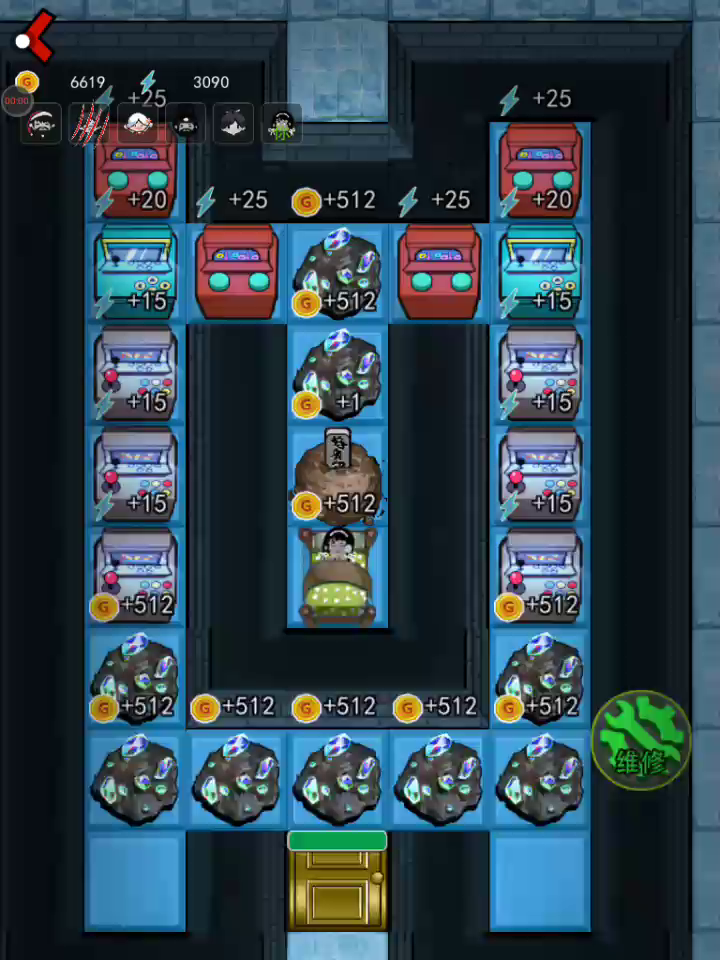Screen dimensions: 720x960
Task: Activate the green repair wrench button
Action: [x=641, y=740]
